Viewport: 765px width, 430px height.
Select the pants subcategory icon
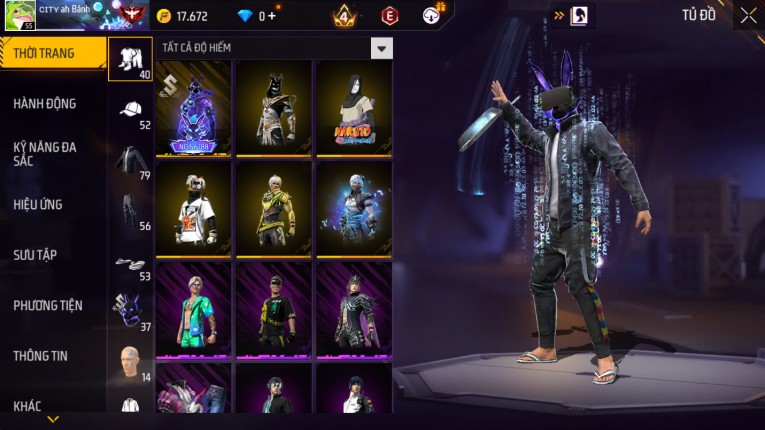(130, 210)
